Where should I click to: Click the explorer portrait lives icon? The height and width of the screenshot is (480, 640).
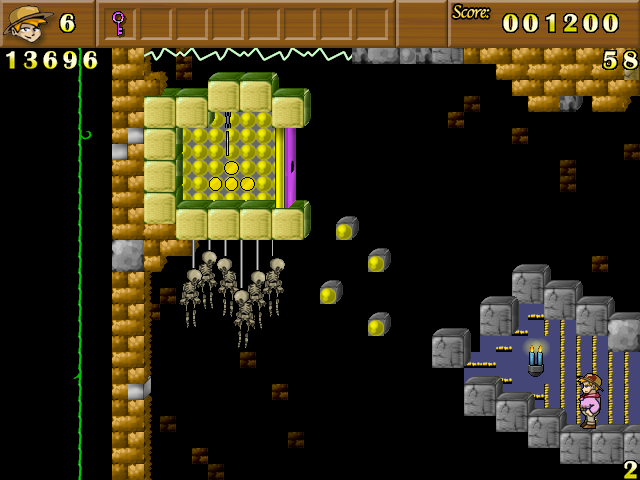pyautogui.click(x=27, y=22)
